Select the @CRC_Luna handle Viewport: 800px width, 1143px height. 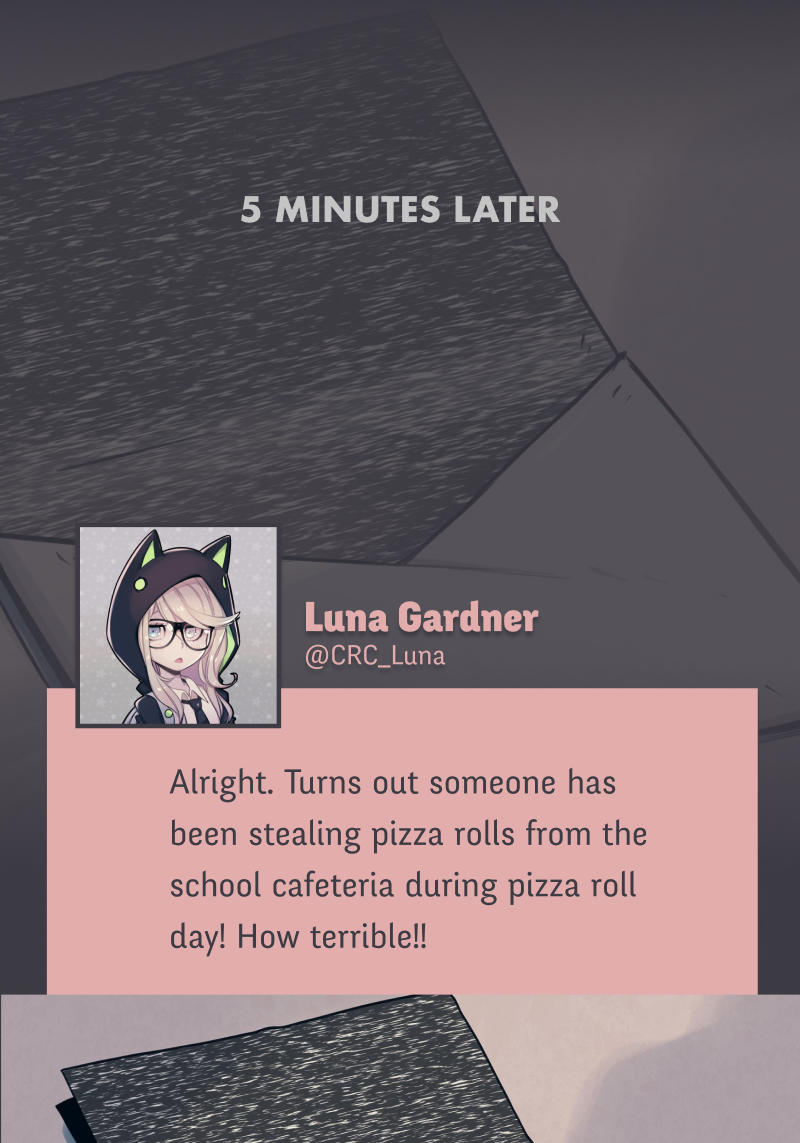click(x=374, y=656)
